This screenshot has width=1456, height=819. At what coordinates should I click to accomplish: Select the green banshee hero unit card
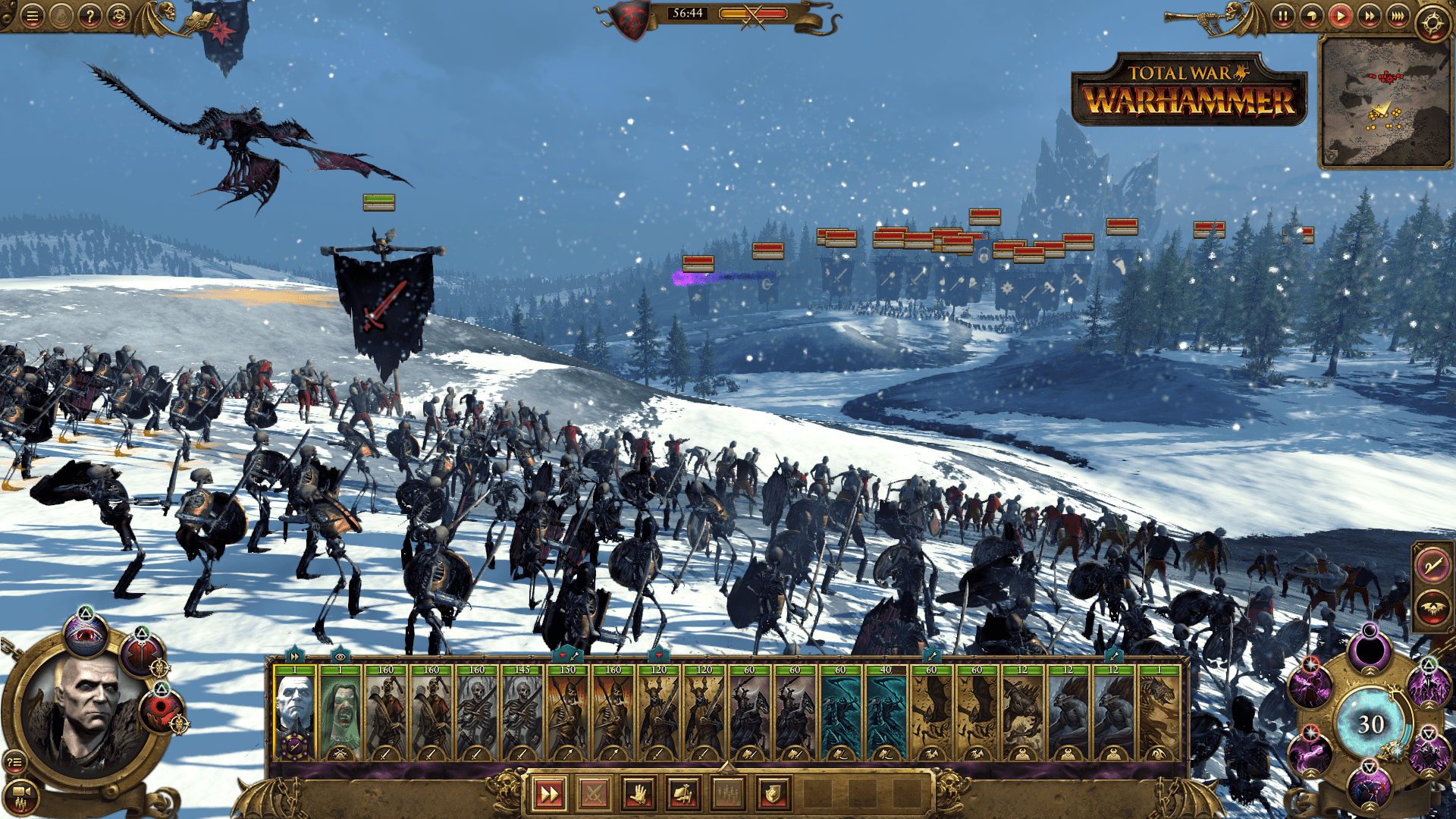point(340,713)
